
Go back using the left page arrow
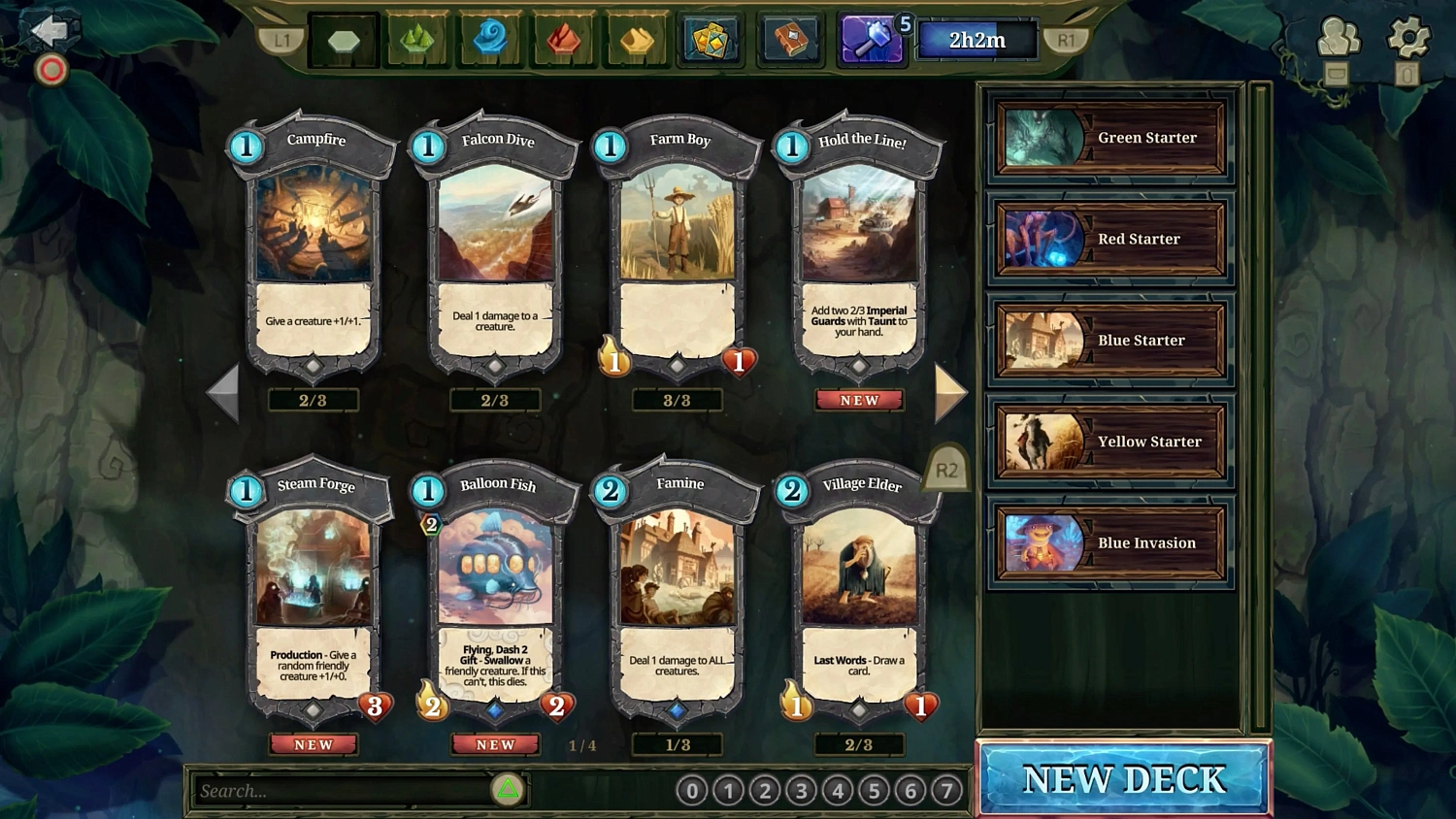coord(224,392)
